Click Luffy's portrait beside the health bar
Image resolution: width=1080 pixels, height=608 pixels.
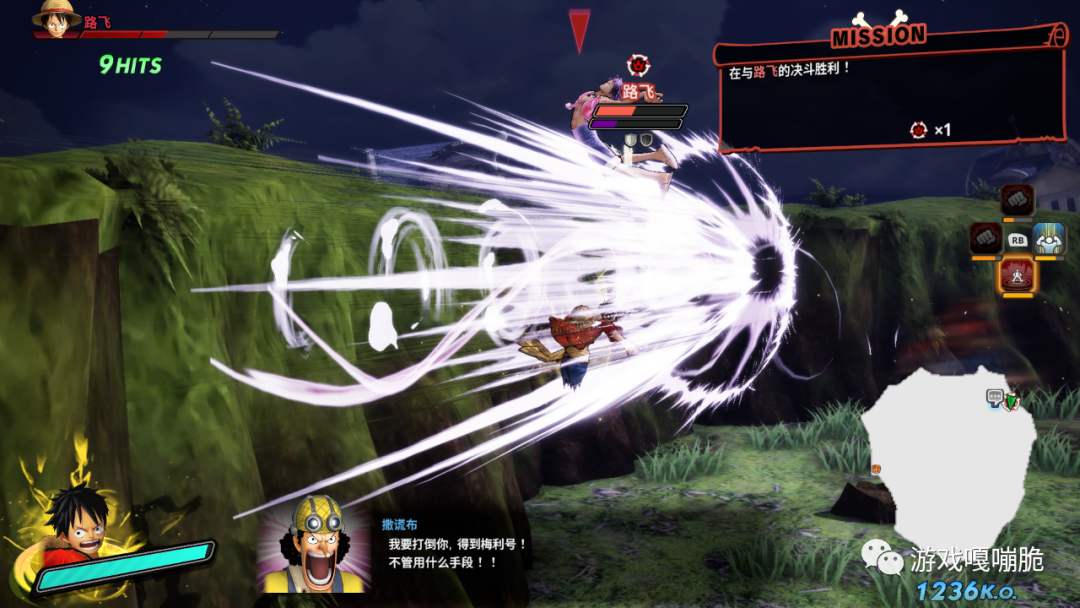56,15
